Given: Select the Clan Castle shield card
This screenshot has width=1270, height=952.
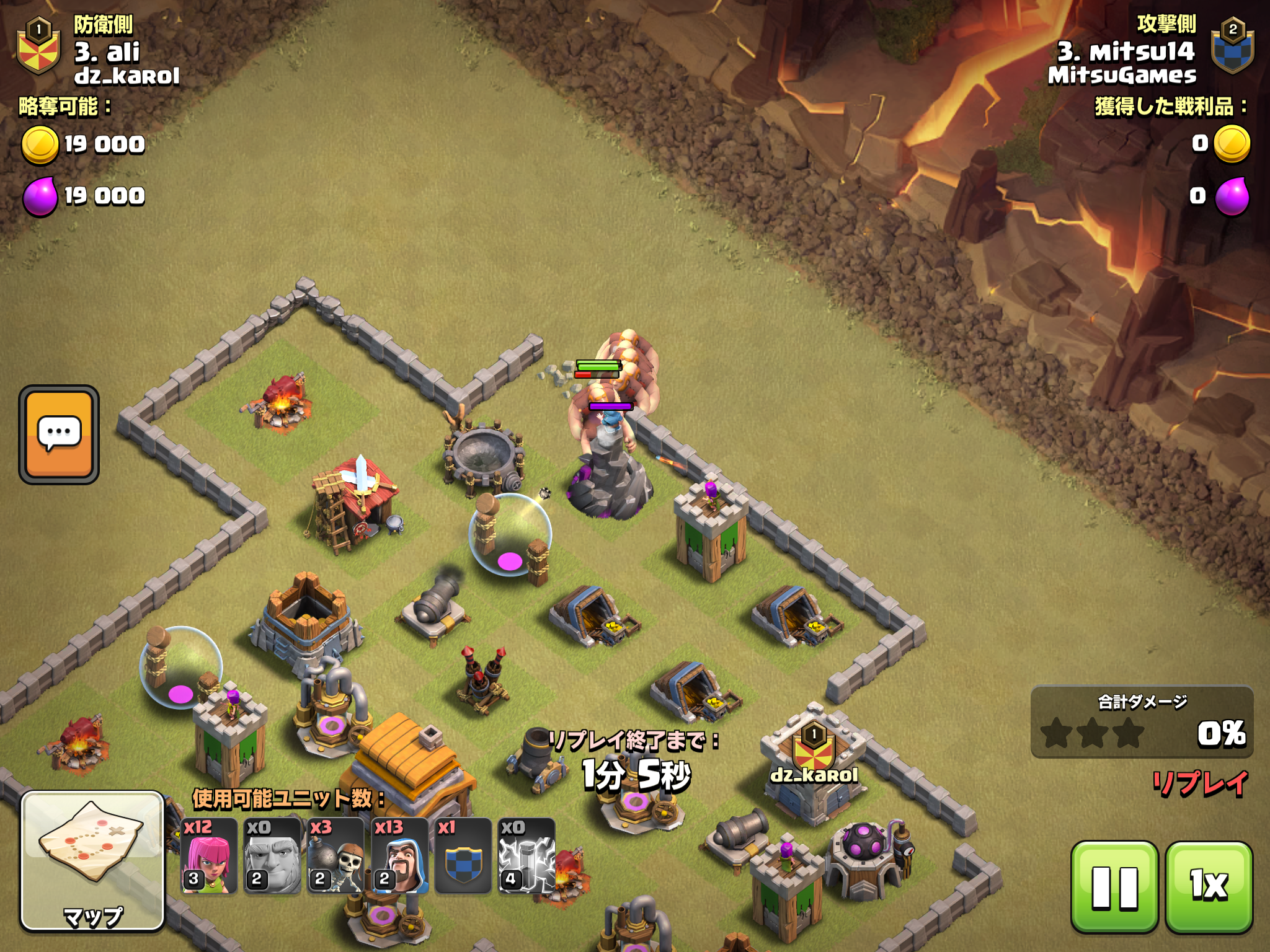Looking at the screenshot, I should pyautogui.click(x=463, y=856).
